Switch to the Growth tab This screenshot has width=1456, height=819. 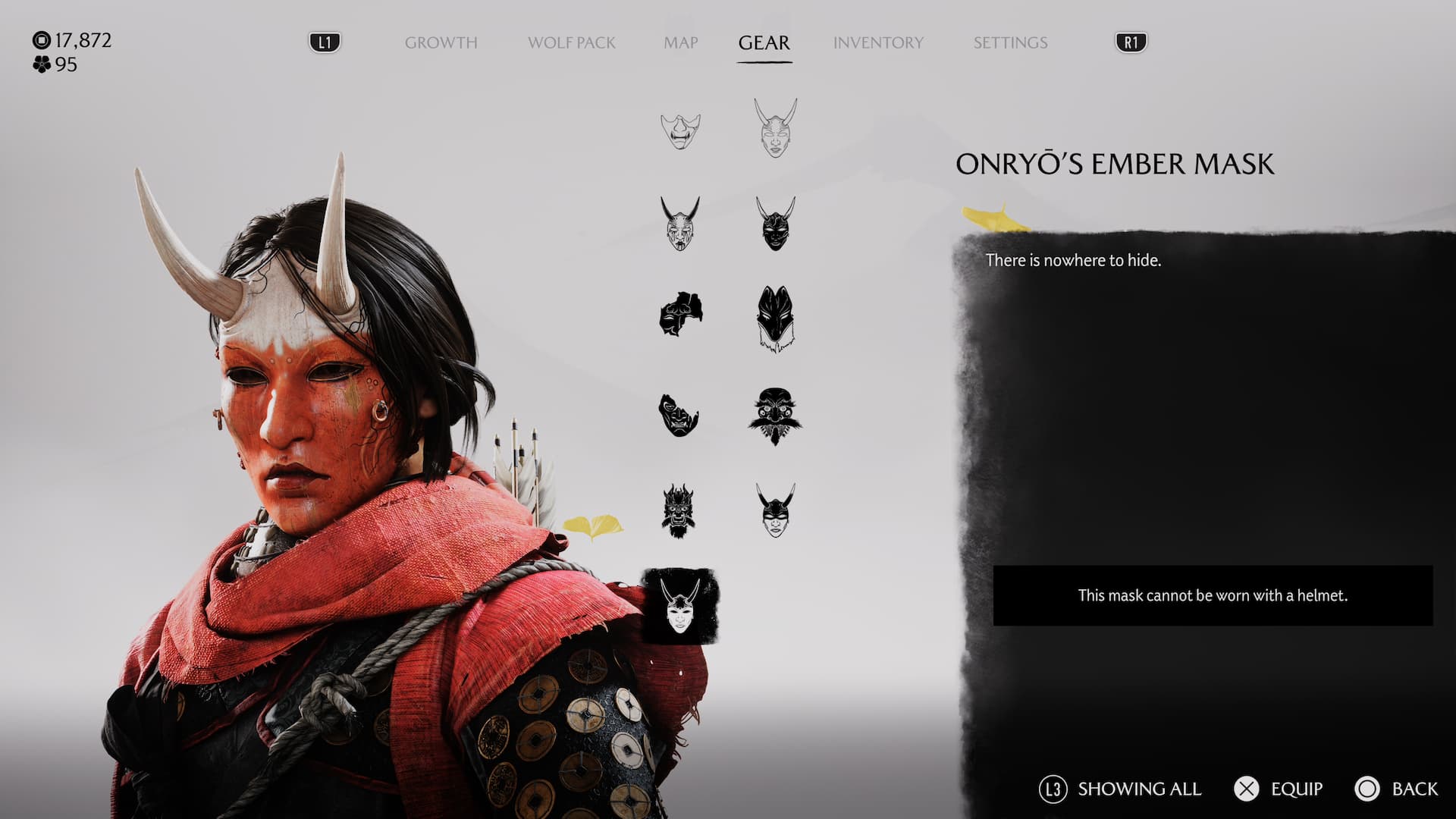click(x=441, y=42)
